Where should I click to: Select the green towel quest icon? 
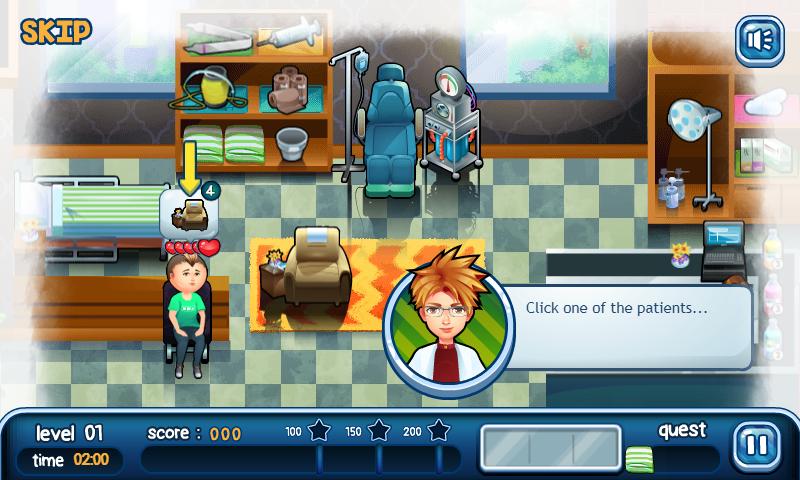point(639,459)
